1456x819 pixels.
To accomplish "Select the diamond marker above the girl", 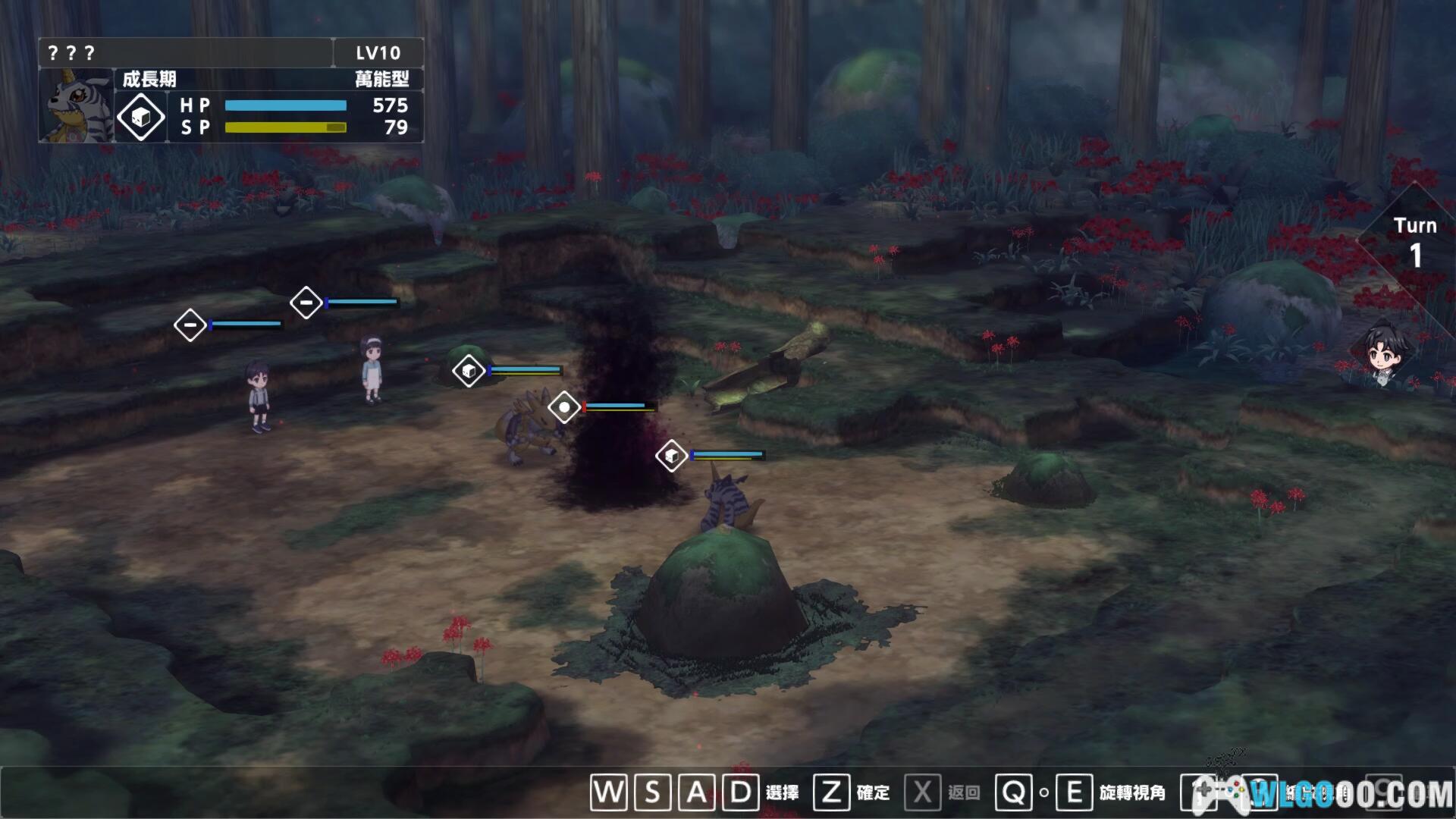I will click(x=306, y=303).
